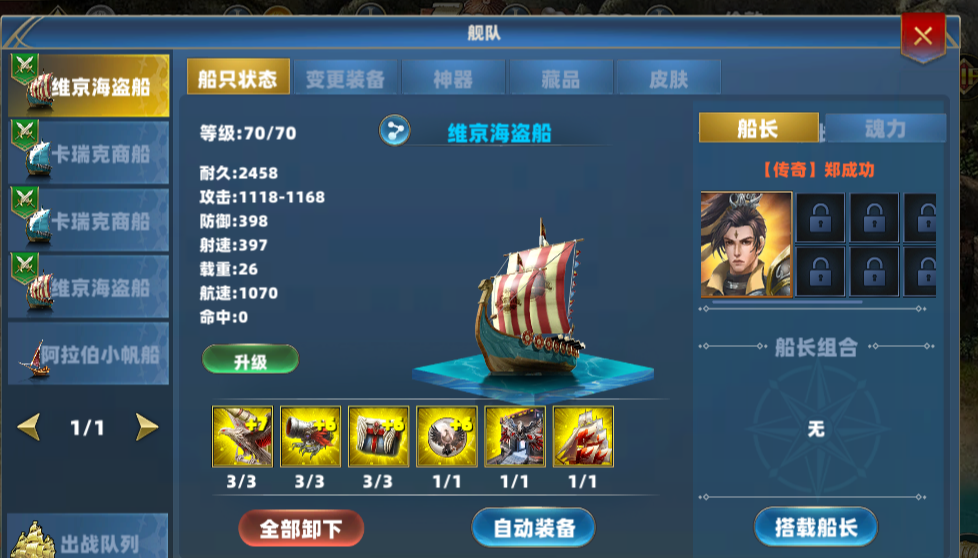
Task: Select the 郑成功 captain portrait
Action: 746,245
